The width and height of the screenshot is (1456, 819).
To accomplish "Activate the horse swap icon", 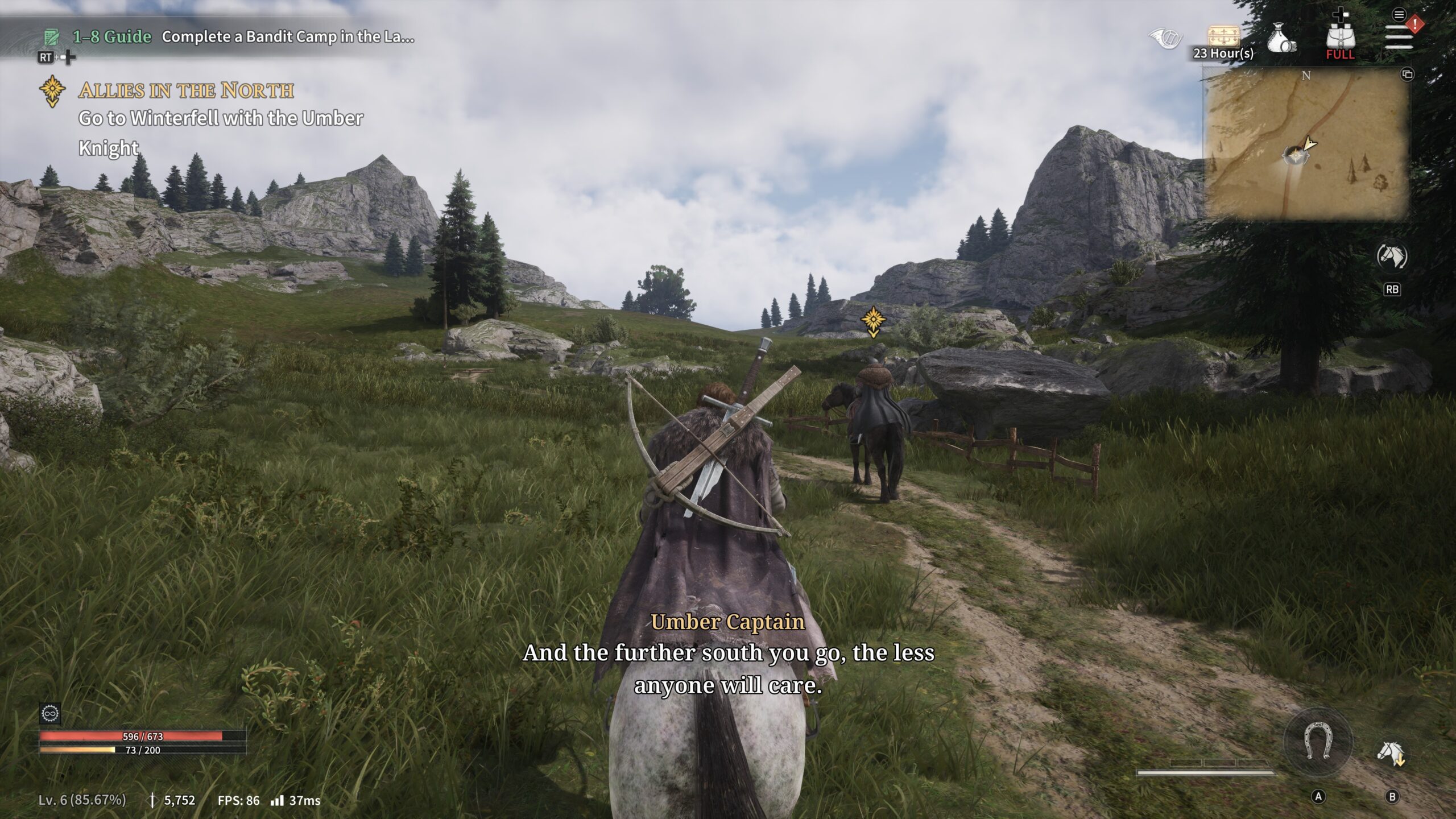I will click(x=1392, y=257).
